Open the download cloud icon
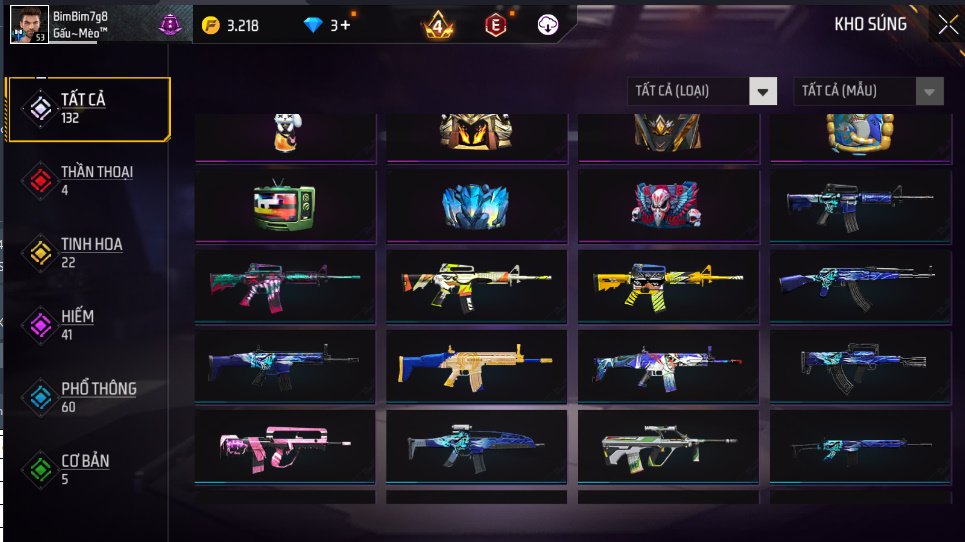The width and height of the screenshot is (965, 542). click(x=547, y=25)
